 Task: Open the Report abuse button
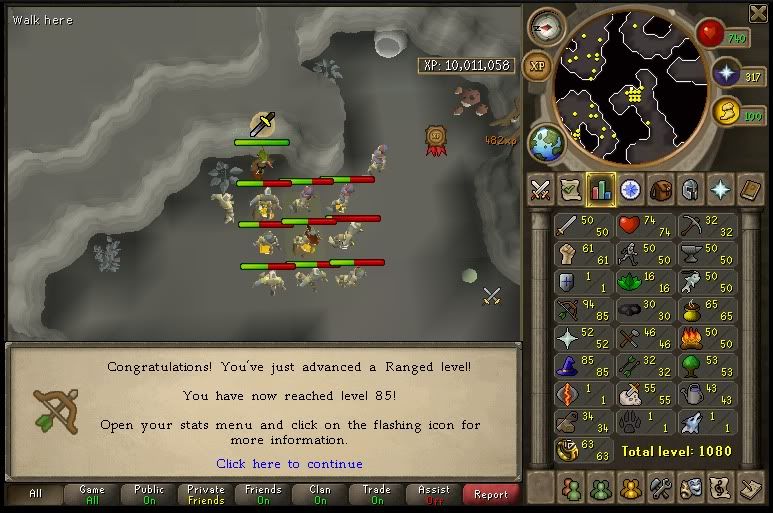pyautogui.click(x=491, y=494)
